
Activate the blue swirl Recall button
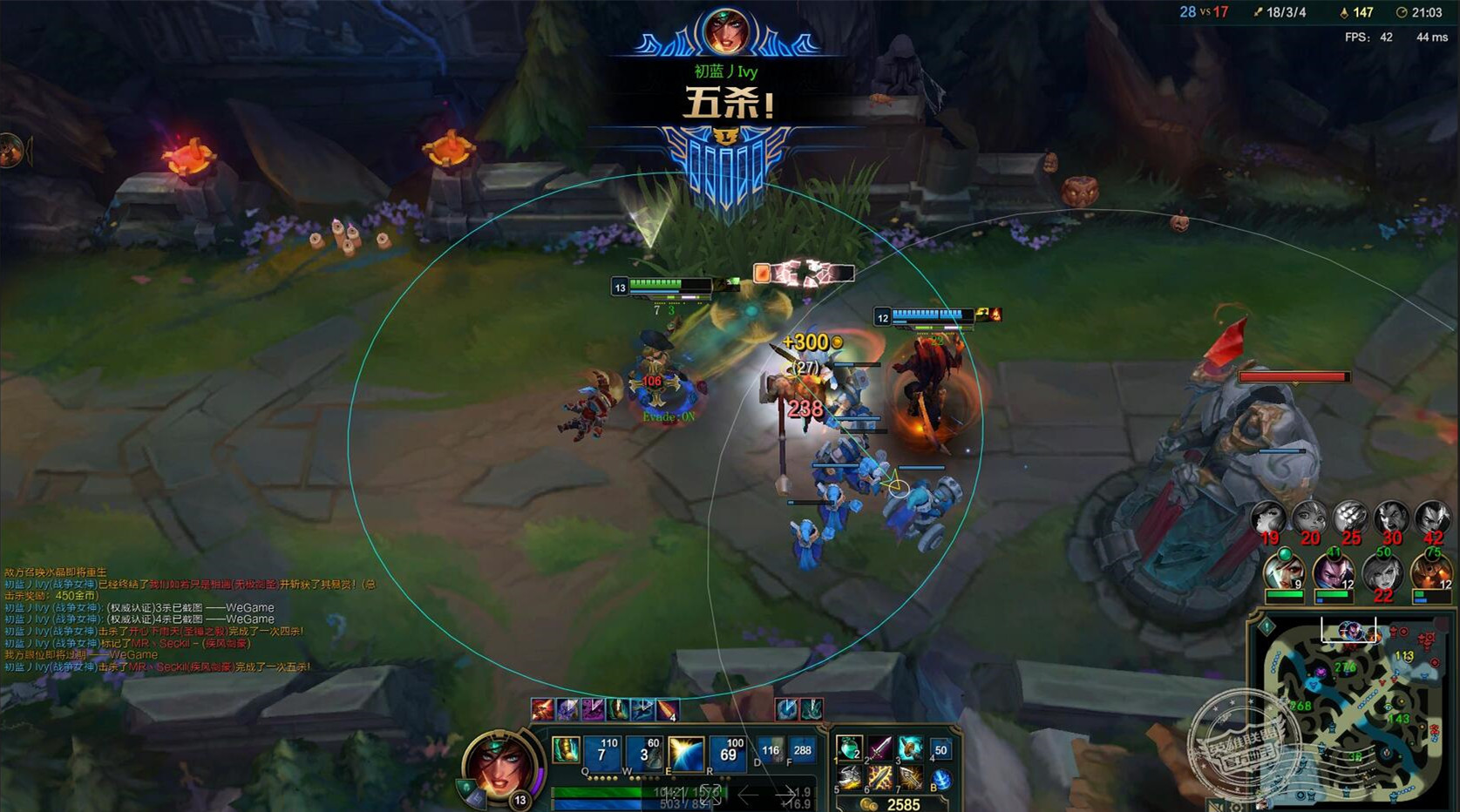tap(941, 779)
